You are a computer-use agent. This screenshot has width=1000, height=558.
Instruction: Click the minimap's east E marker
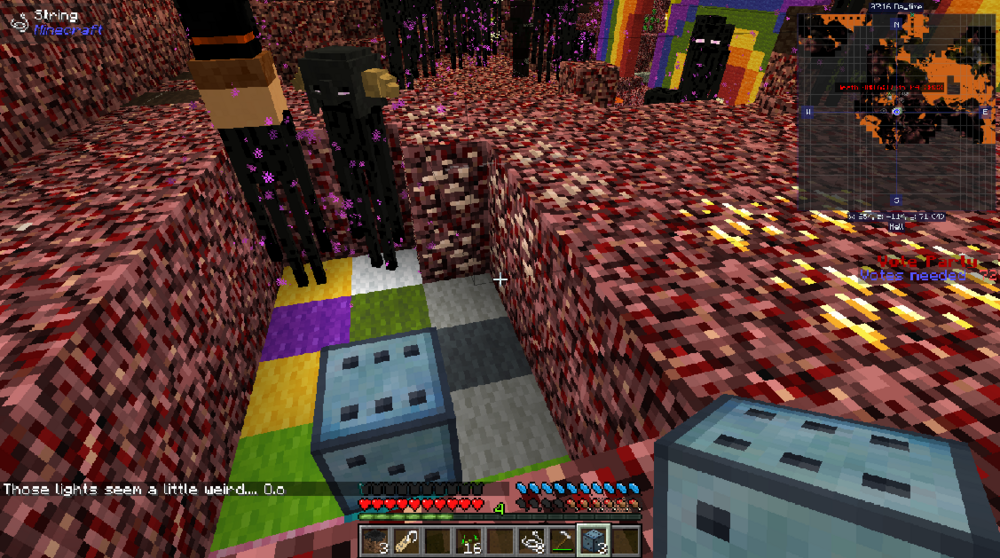pos(985,112)
